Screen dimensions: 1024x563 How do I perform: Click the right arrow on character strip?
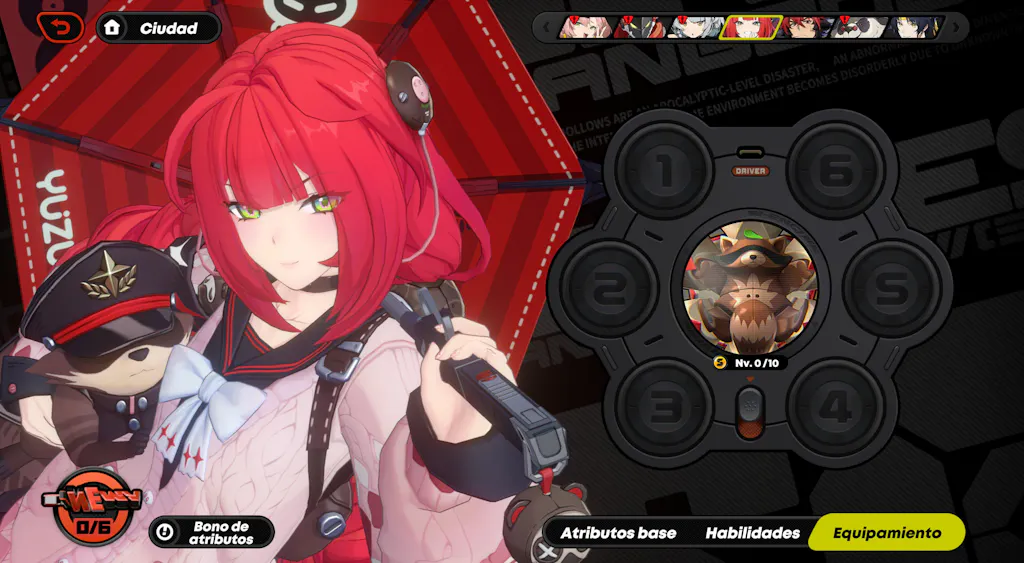pyautogui.click(x=958, y=27)
